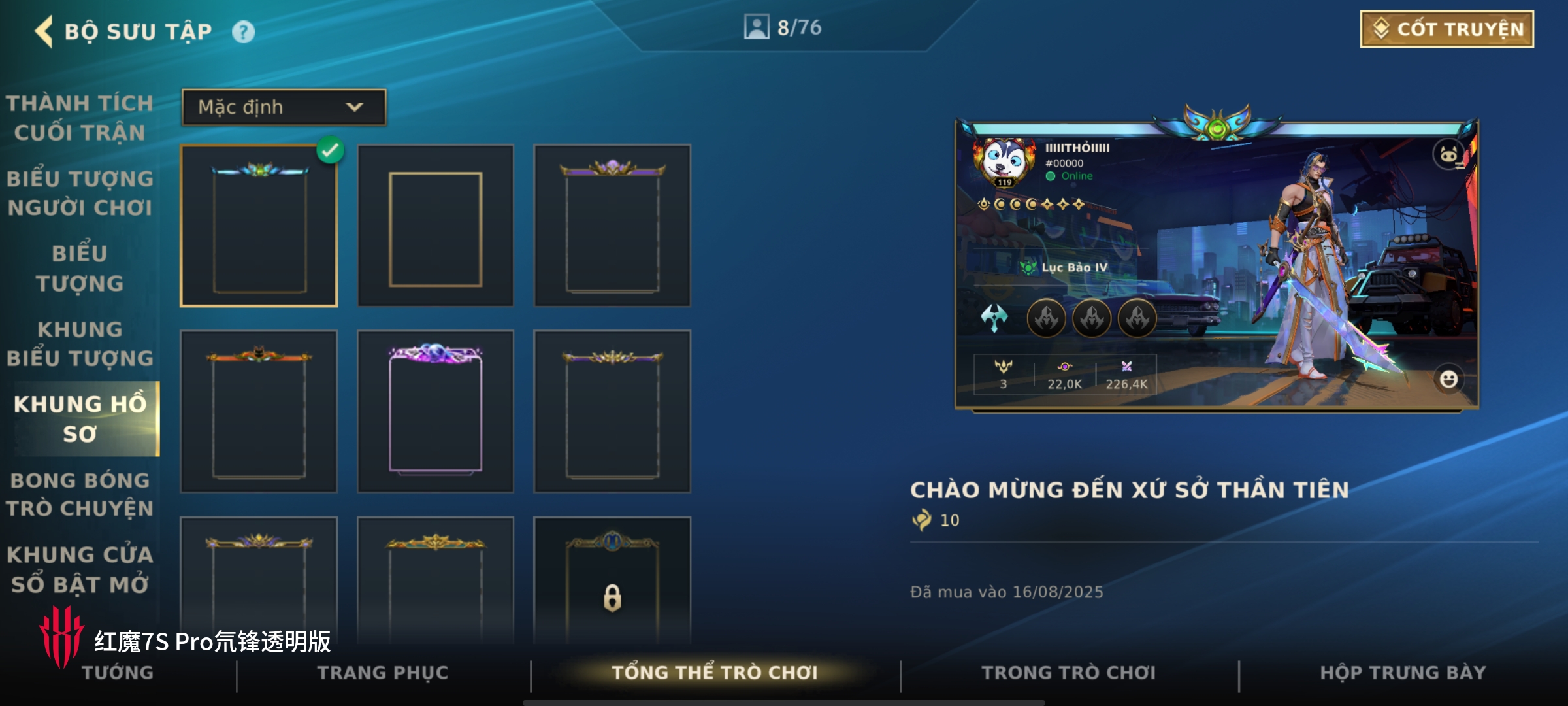Choose the Khung Biểu Tượng category

(x=80, y=343)
